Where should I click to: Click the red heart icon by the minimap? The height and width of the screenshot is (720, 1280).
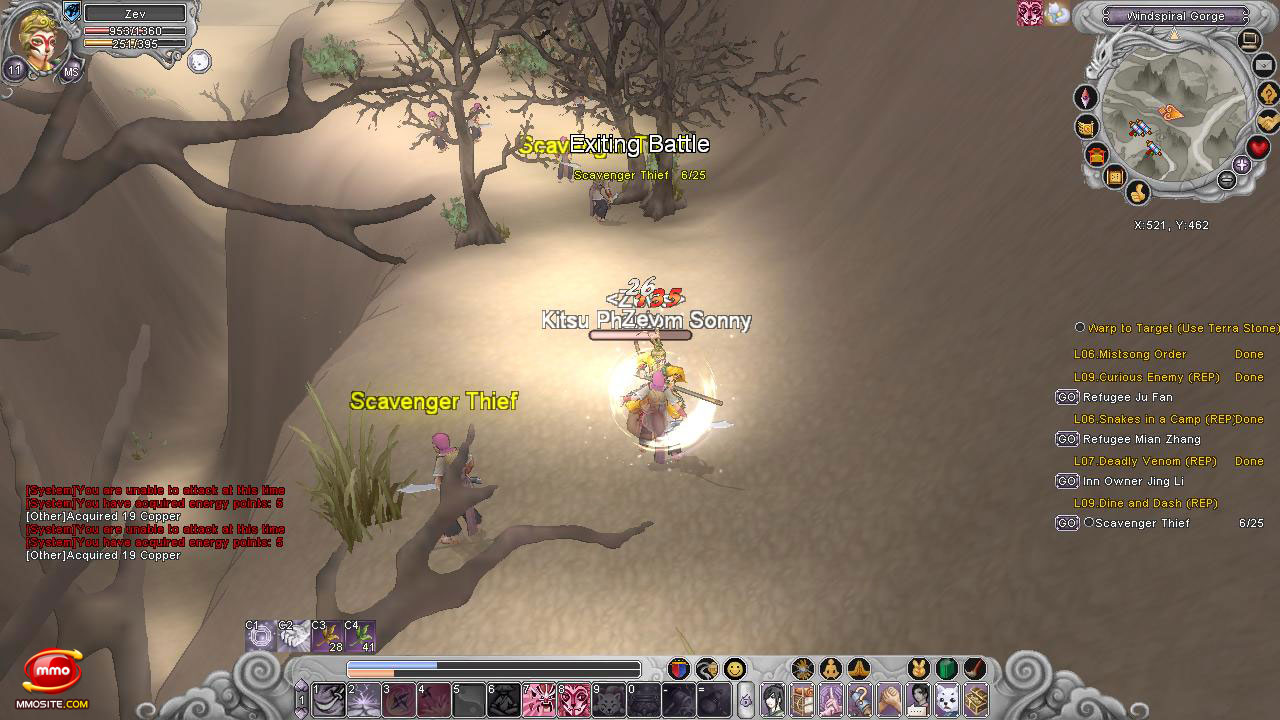pyautogui.click(x=1258, y=148)
